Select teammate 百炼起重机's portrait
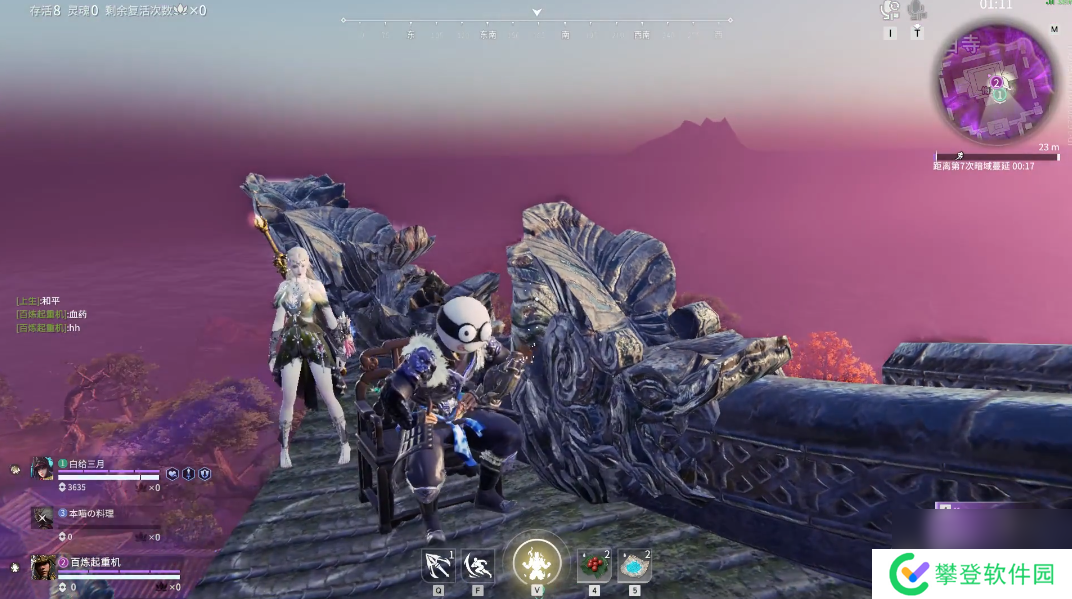Screen dimensions: 1072x599 pyautogui.click(x=42, y=567)
